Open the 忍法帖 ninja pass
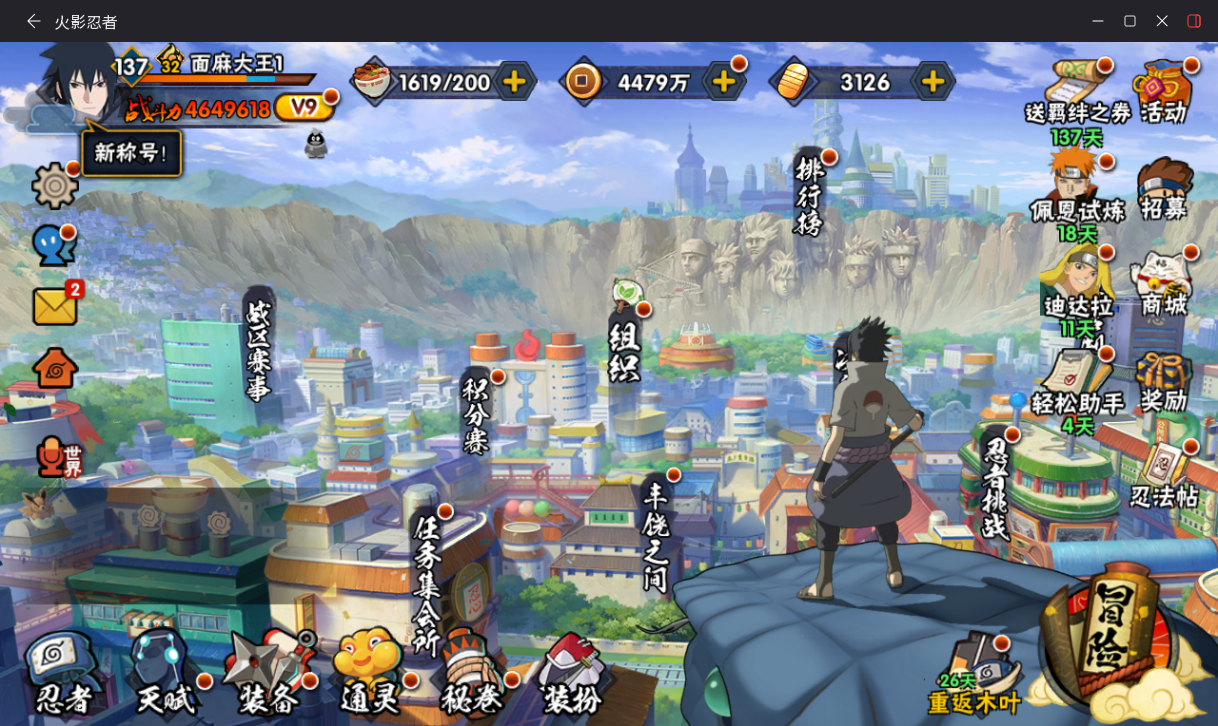The width and height of the screenshot is (1218, 726). tap(1164, 475)
